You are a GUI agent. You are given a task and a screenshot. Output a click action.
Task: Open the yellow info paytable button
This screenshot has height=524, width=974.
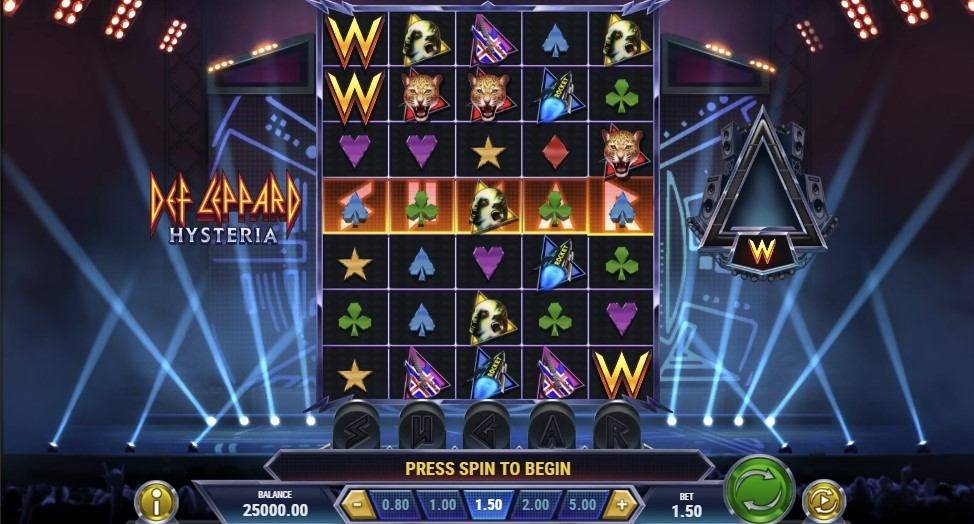click(x=156, y=501)
